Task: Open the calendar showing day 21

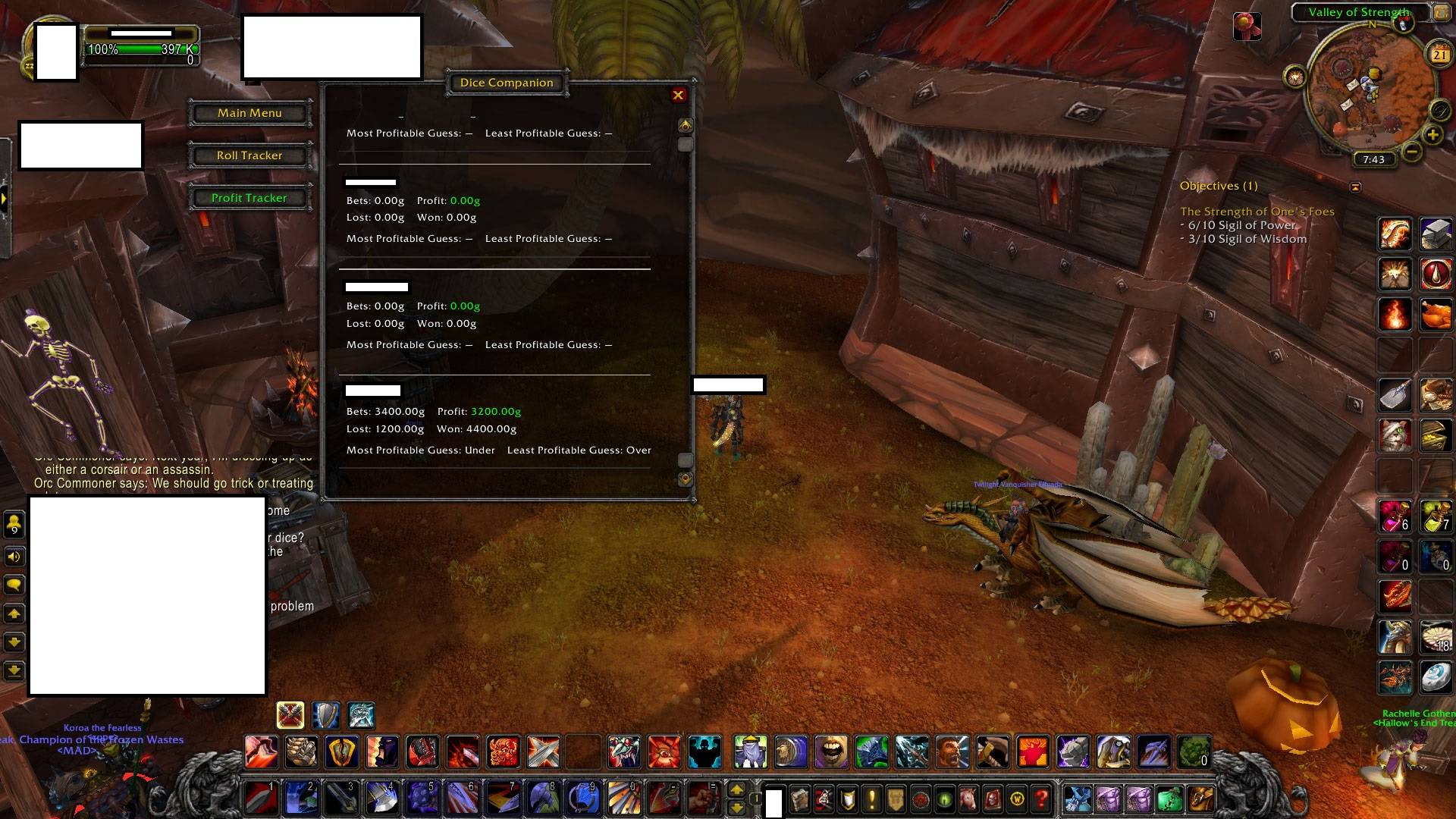Action: (x=1439, y=54)
